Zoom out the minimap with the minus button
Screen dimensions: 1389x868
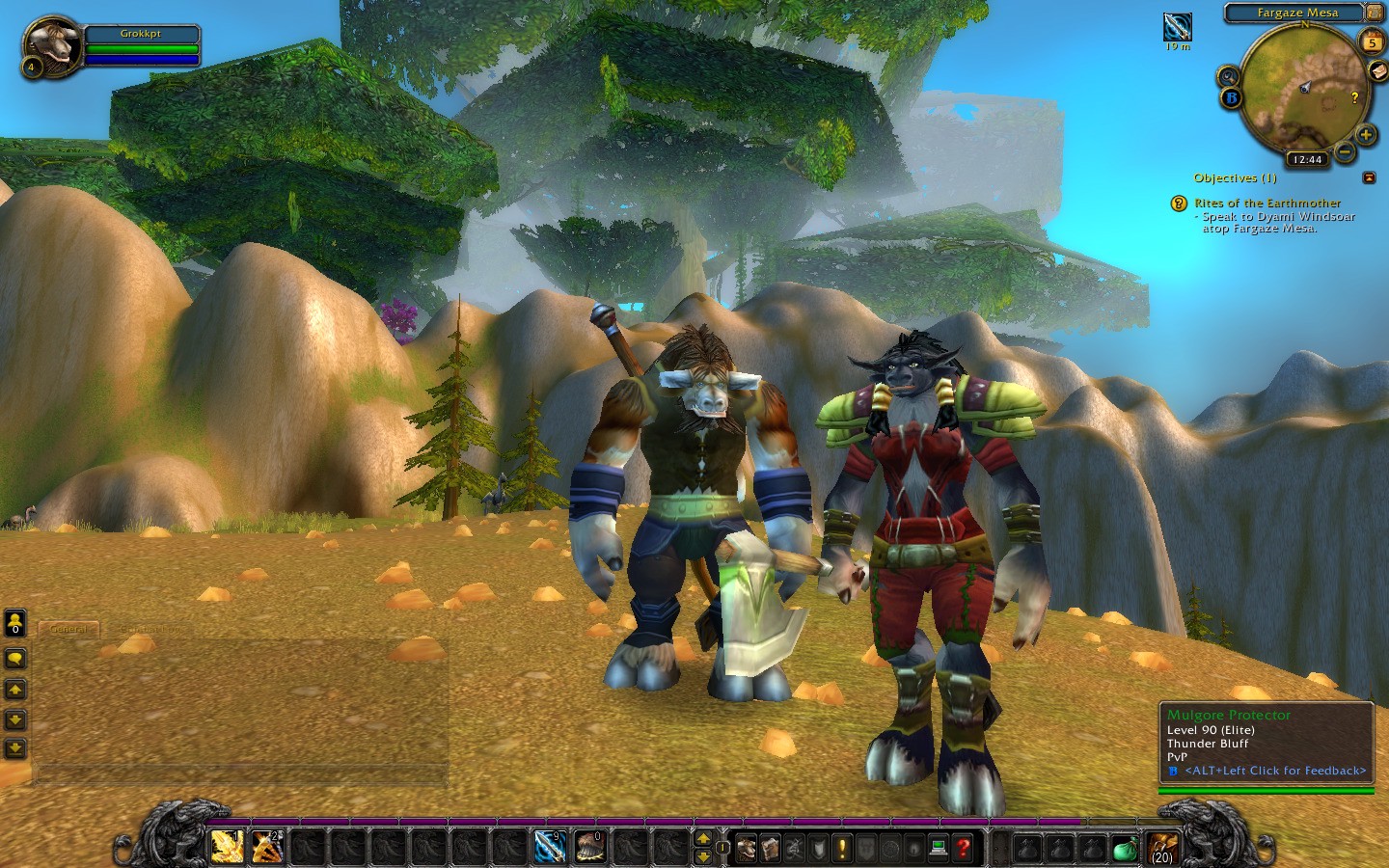tap(1346, 150)
